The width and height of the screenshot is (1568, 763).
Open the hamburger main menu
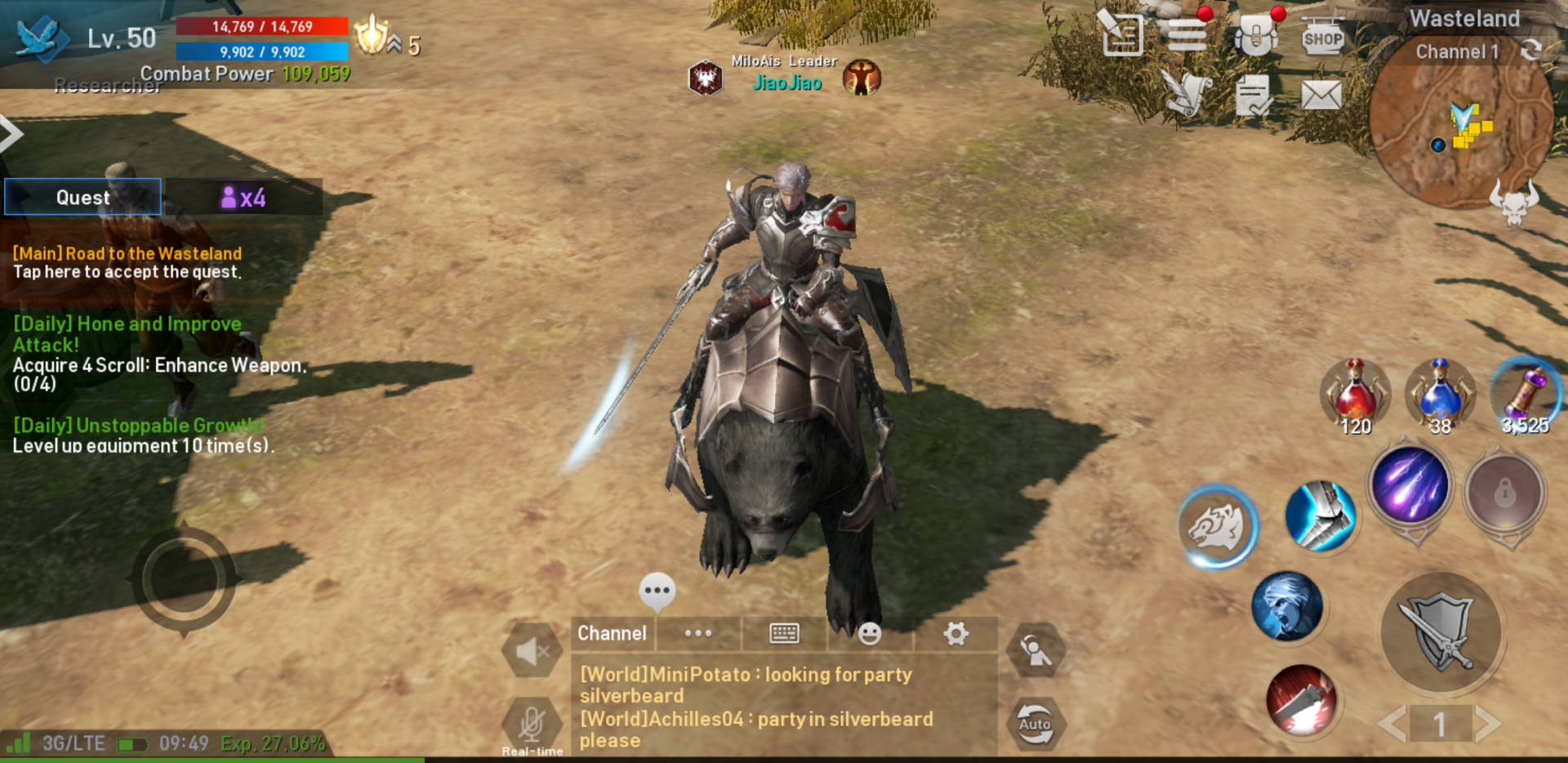pos(1187,35)
